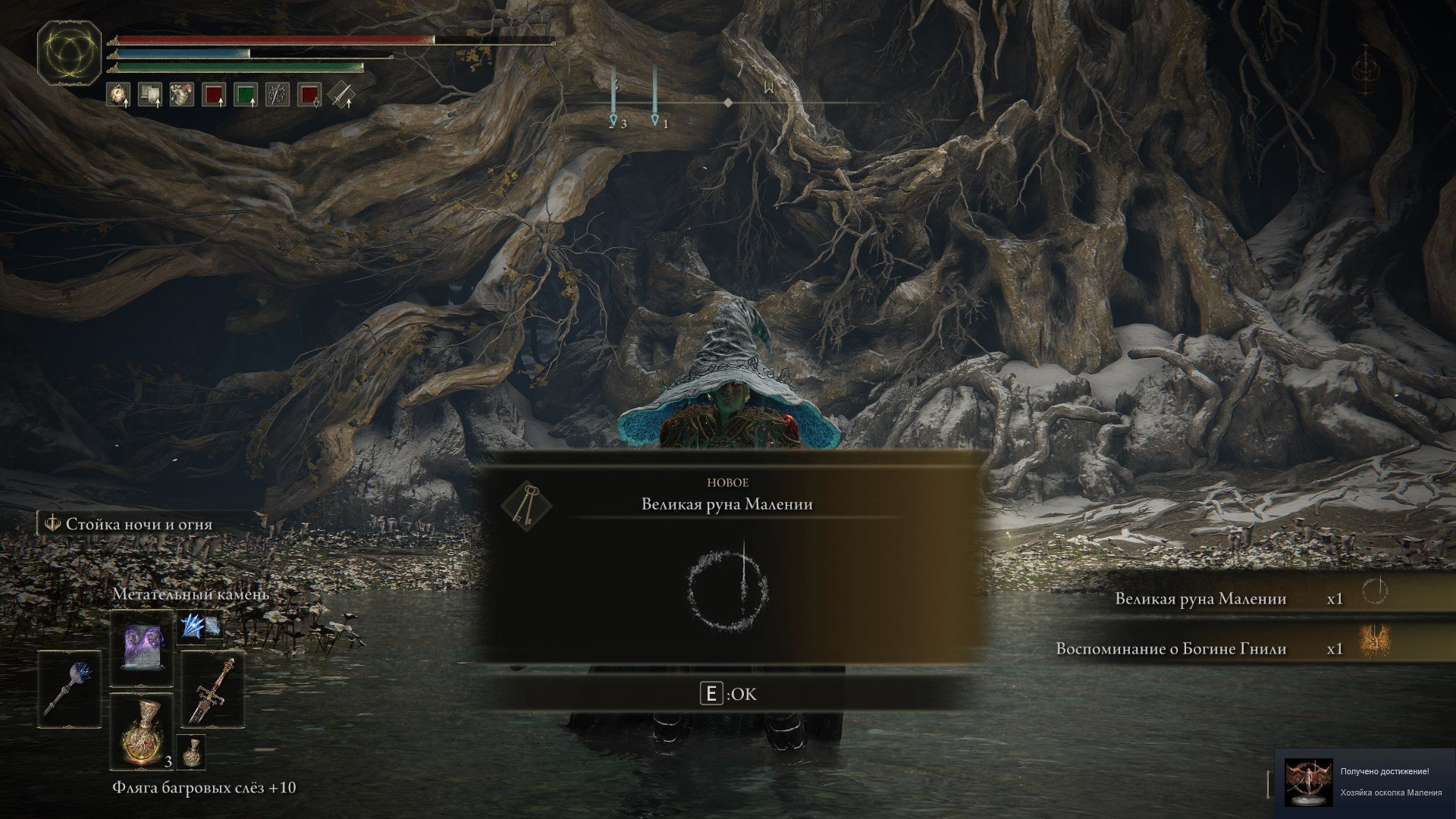Open the Steam achievement notification for Маления

(x=1365, y=782)
